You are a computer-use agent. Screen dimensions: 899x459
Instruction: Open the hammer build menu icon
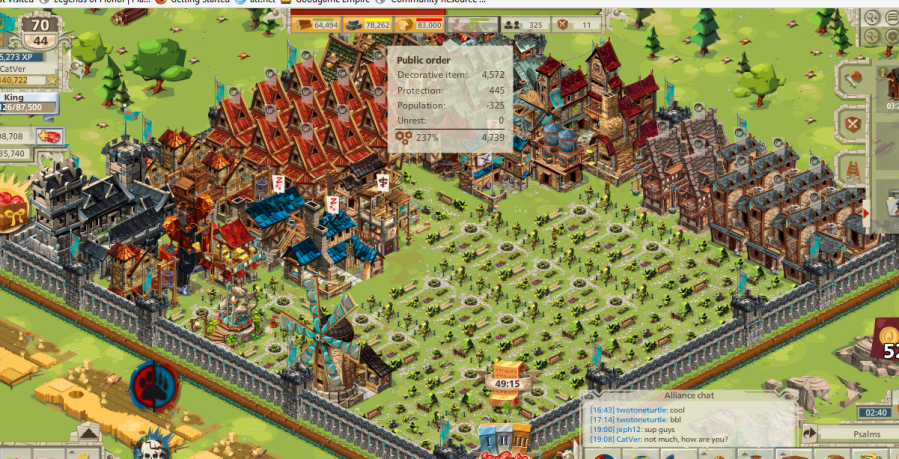tap(852, 79)
